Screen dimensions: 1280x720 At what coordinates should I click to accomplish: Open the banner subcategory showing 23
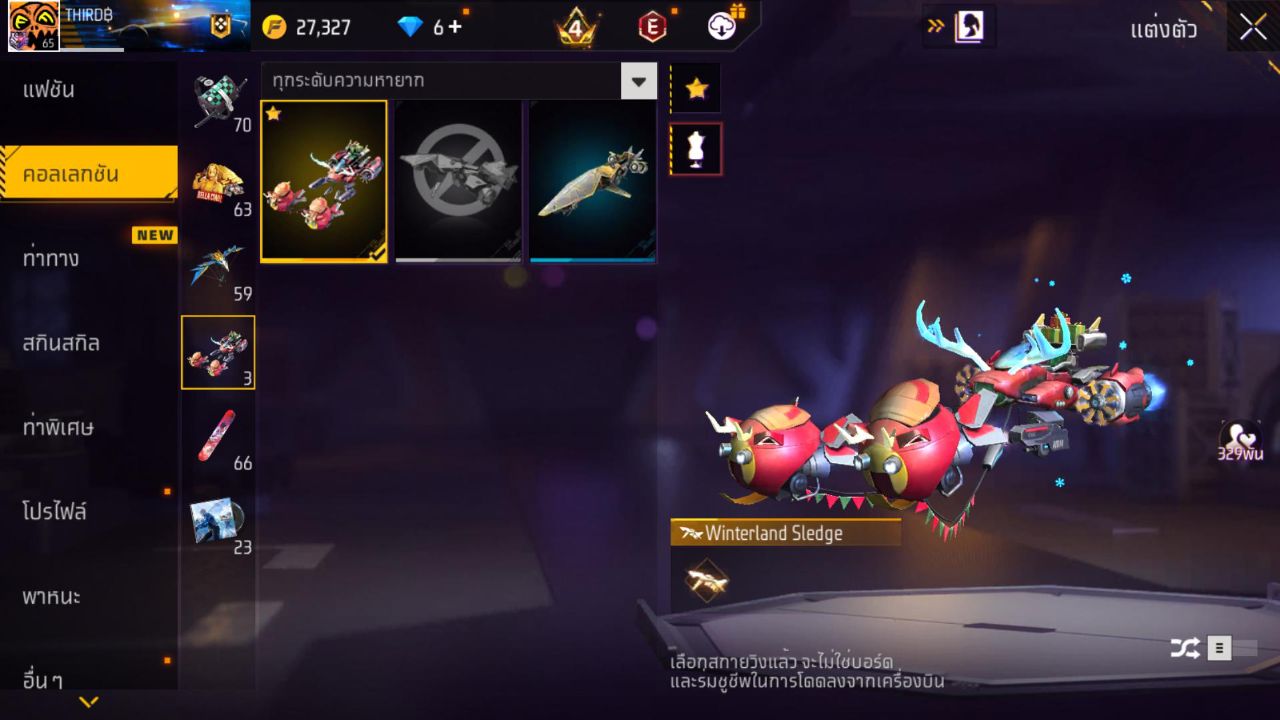219,521
